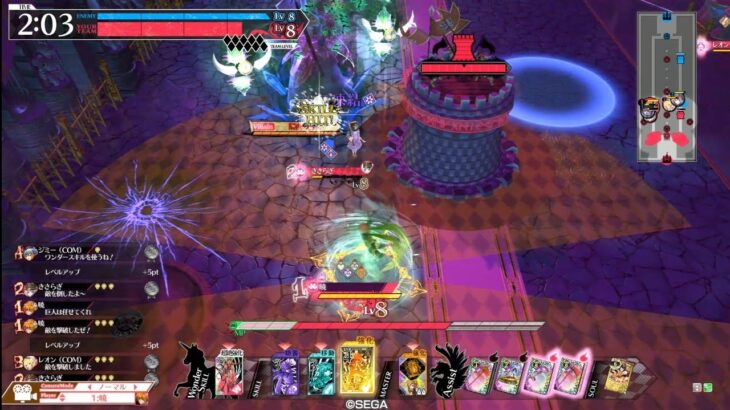Activate the orange Master skill card
This screenshot has height=410, width=730.
pyautogui.click(x=411, y=372)
